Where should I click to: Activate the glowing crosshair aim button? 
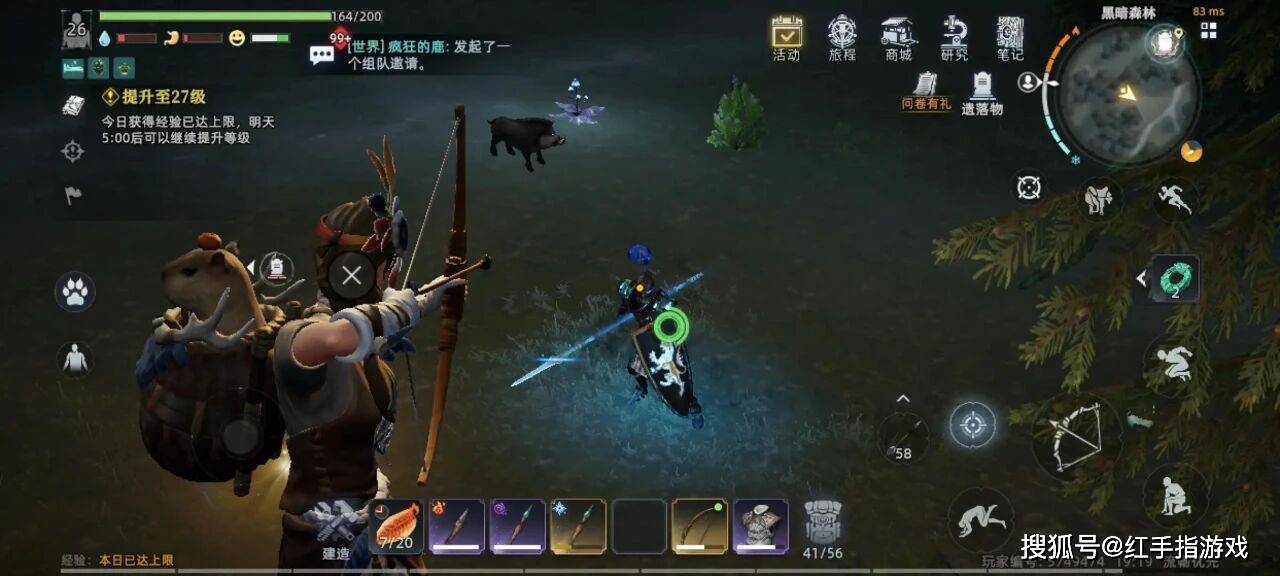pyautogui.click(x=972, y=425)
